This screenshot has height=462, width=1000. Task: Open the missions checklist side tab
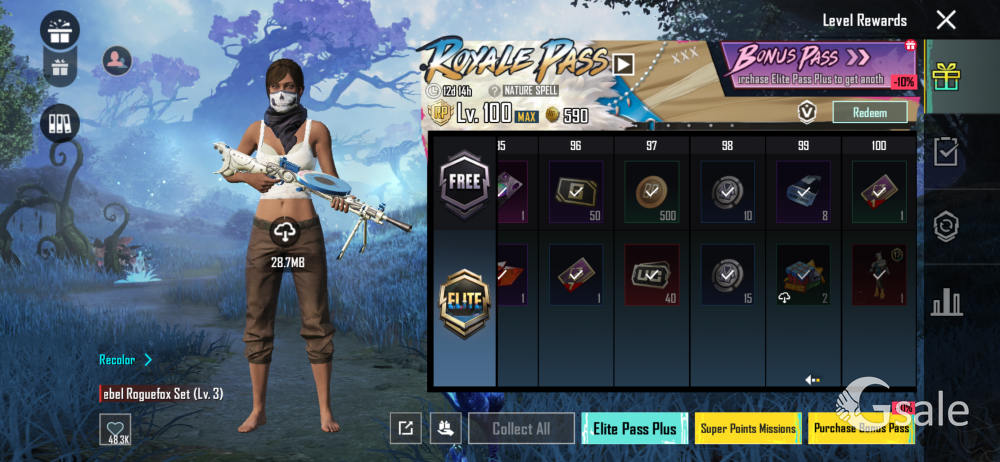[x=946, y=151]
